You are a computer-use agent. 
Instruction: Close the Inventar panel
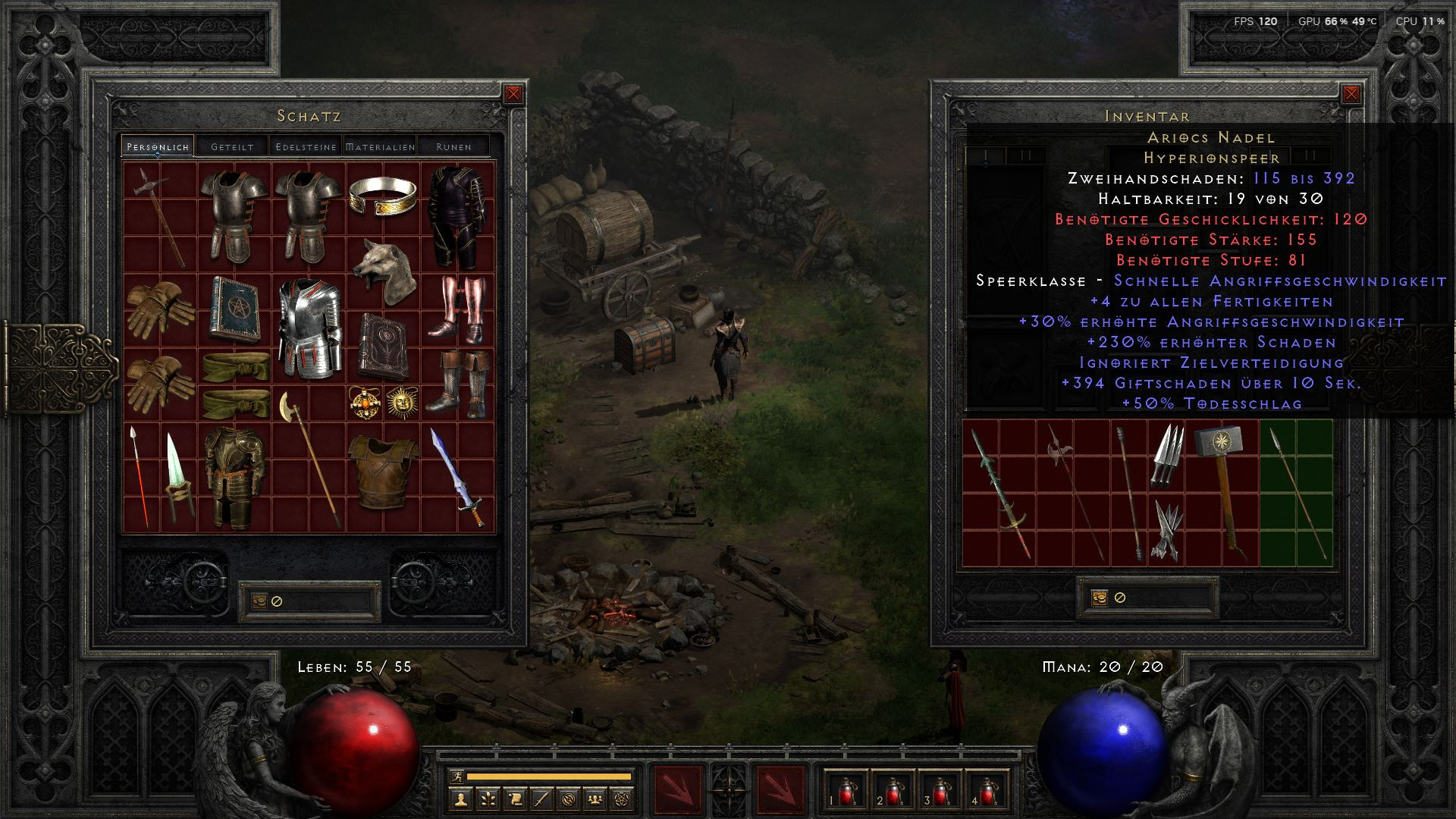point(1351,94)
